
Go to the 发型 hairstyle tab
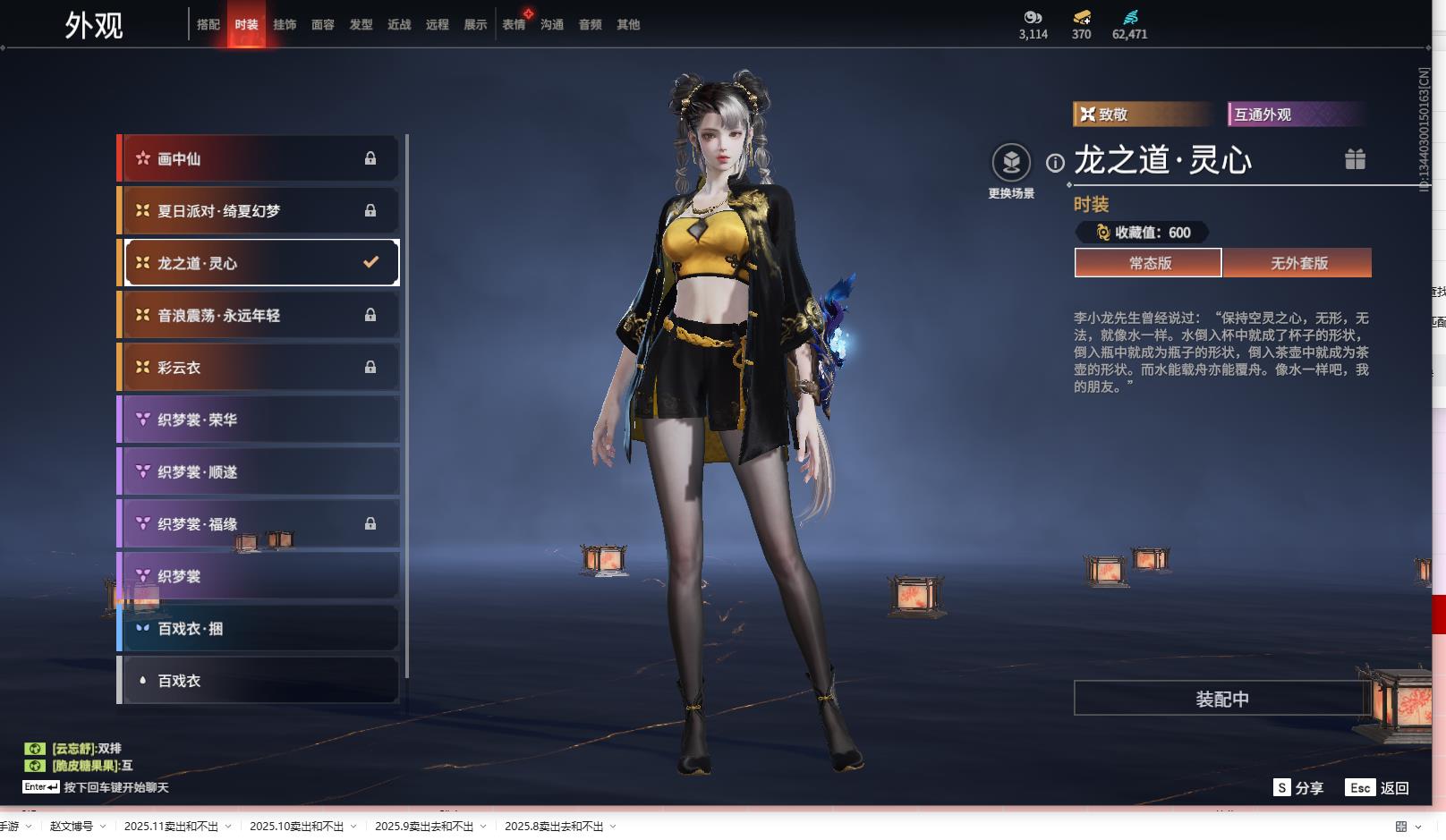361,25
